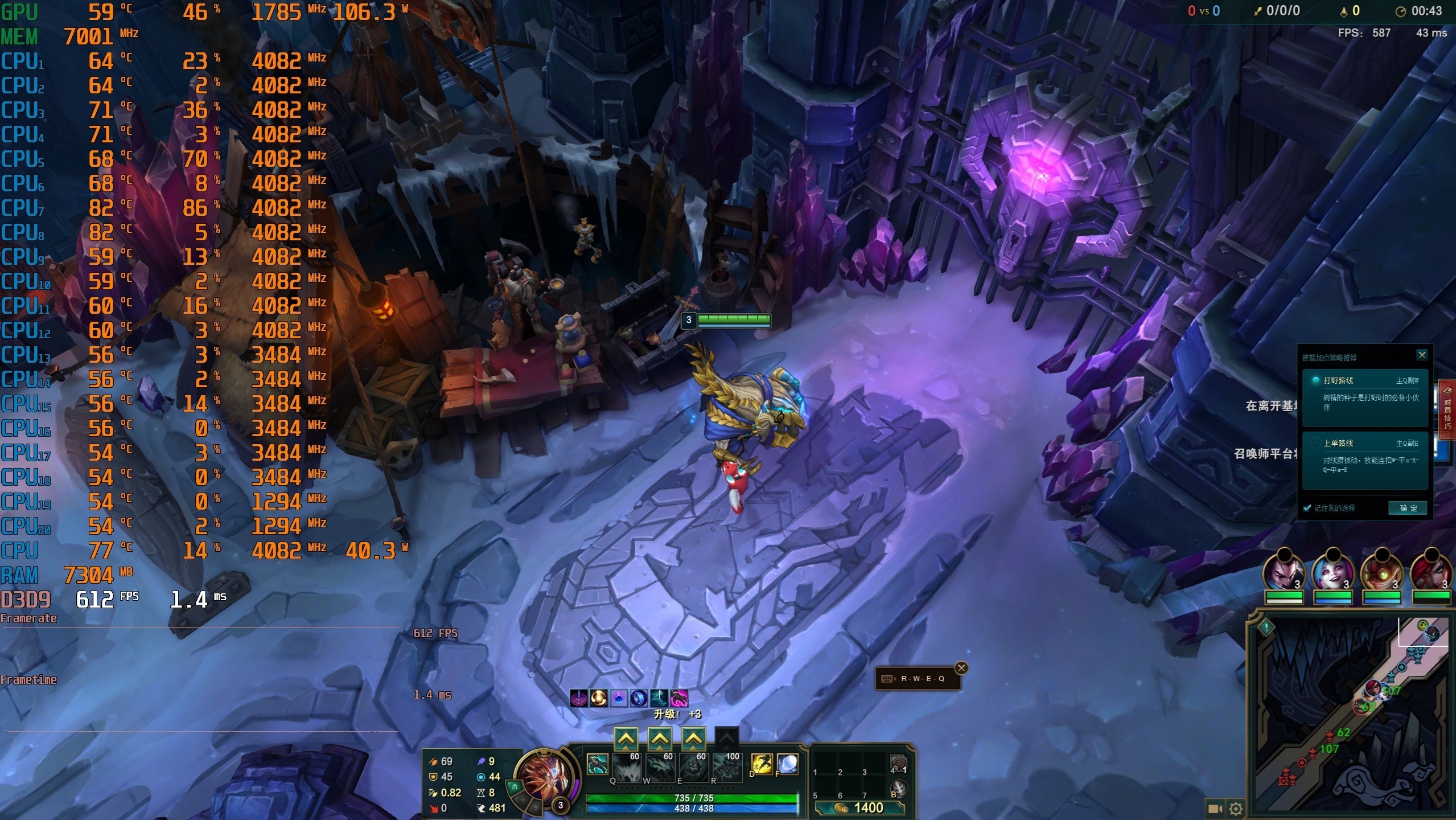Image resolution: width=1456 pixels, height=820 pixels.
Task: Confirm with the 确定 button
Action: (1408, 508)
